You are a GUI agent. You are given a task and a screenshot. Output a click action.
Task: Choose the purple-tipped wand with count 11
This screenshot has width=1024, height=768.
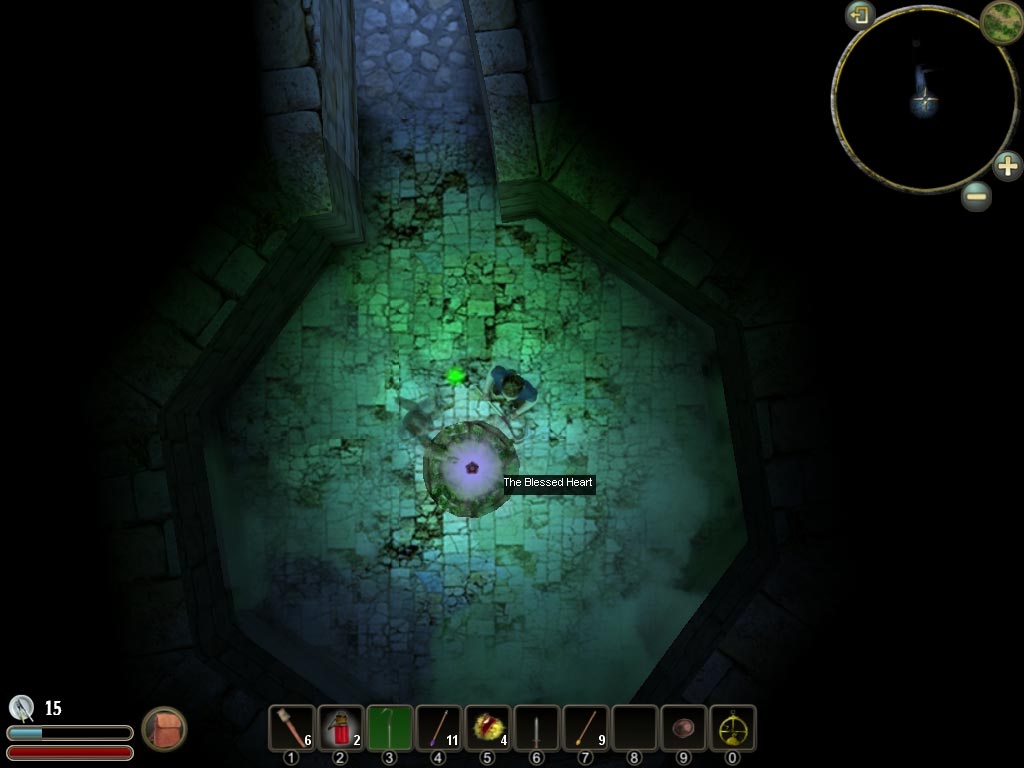439,728
